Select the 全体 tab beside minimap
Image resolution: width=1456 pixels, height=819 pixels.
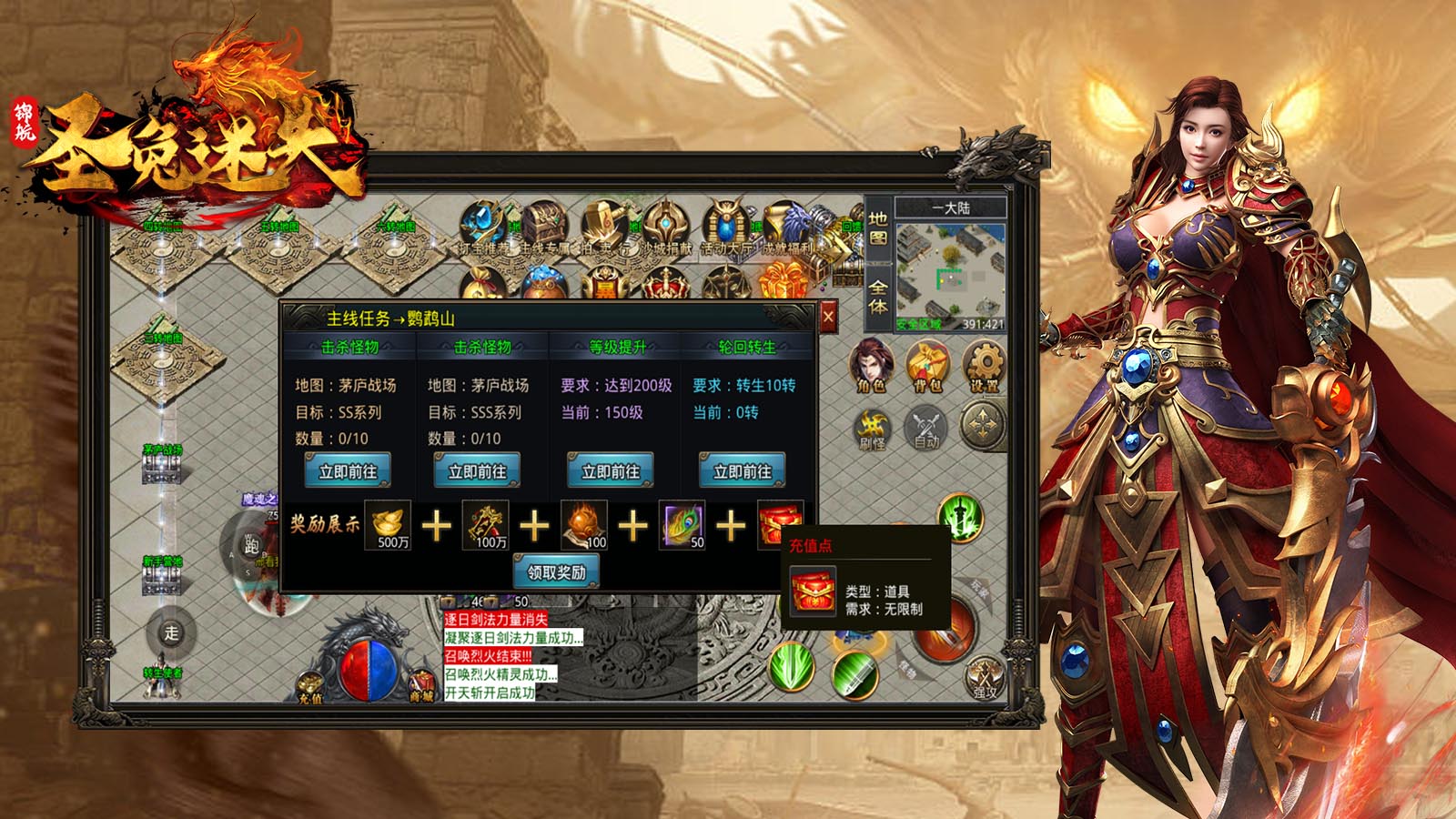(x=878, y=296)
